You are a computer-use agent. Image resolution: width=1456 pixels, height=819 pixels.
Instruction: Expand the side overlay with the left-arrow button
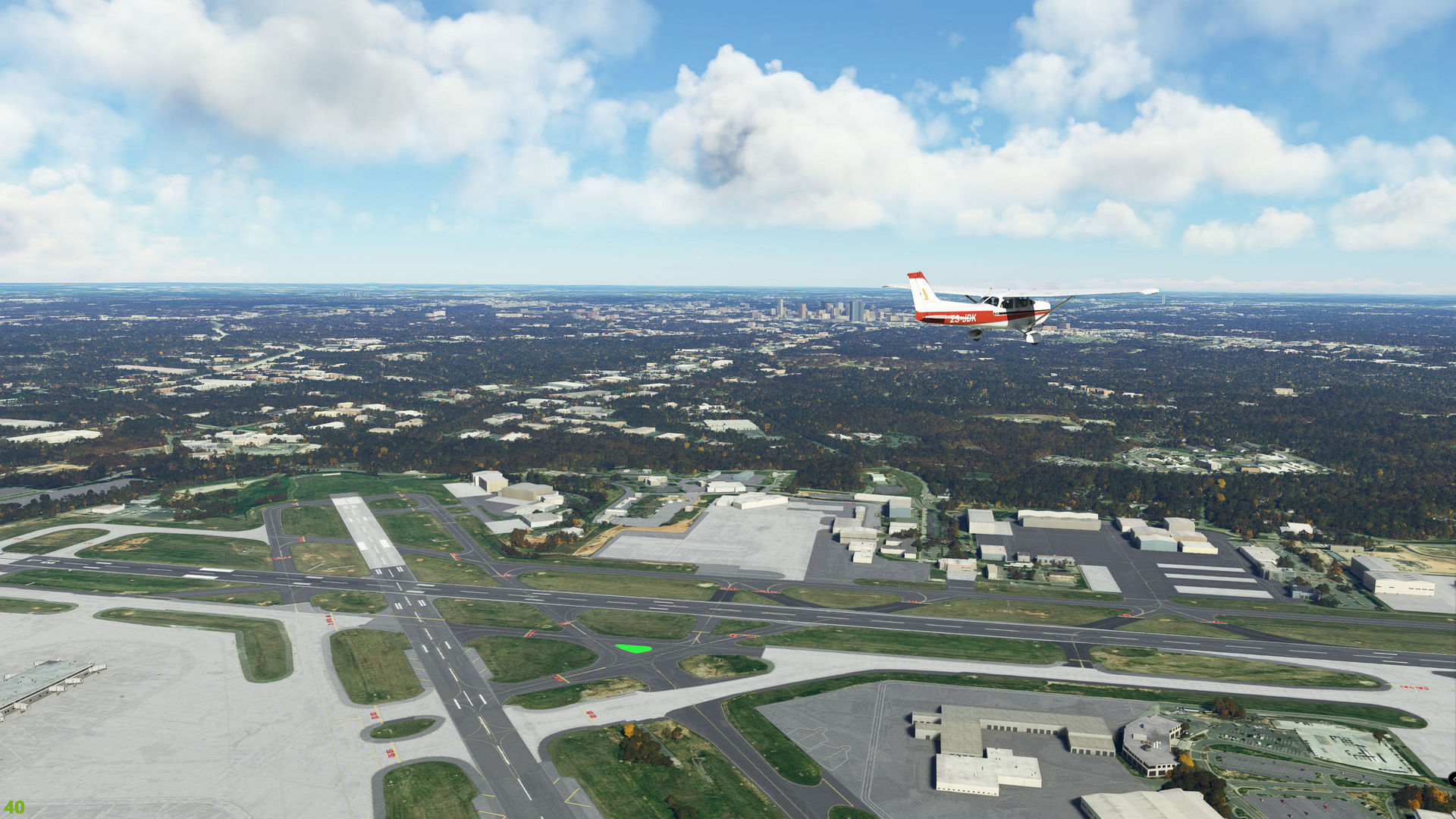[x=1451, y=779]
